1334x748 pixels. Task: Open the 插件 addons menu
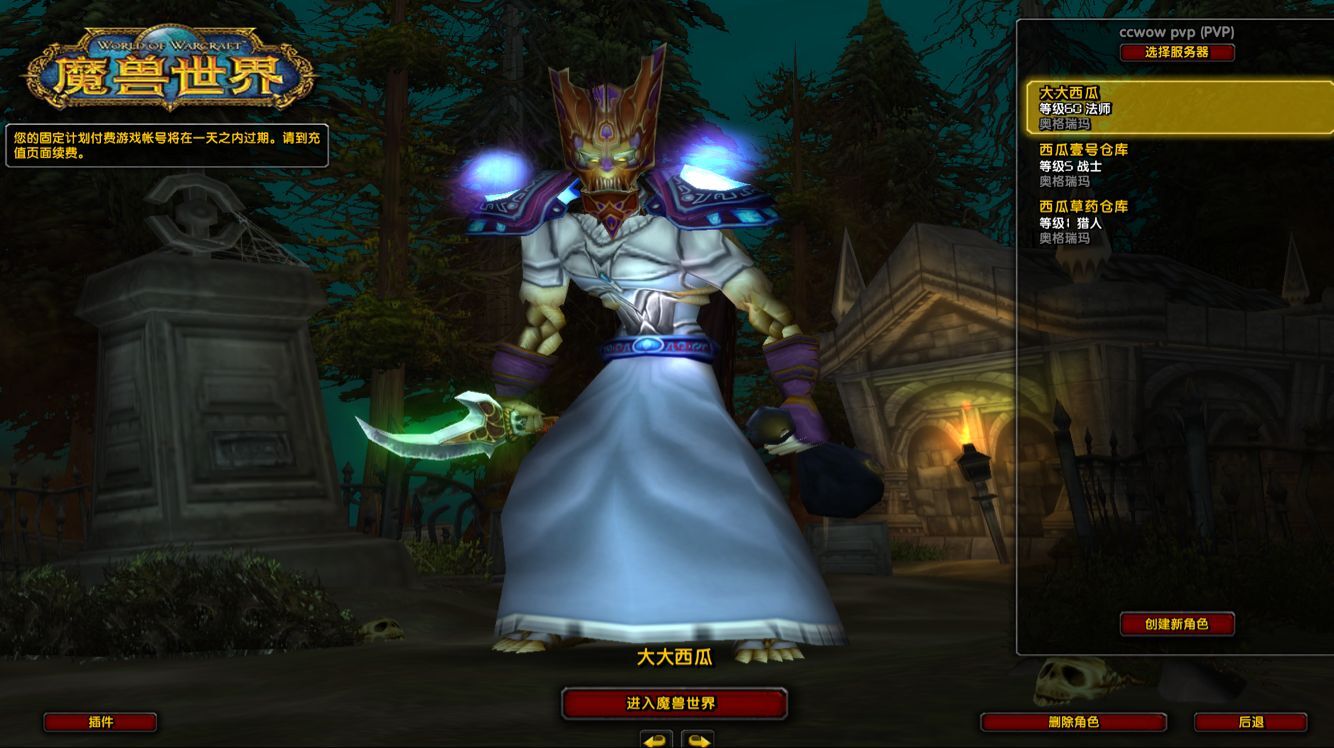(100, 722)
